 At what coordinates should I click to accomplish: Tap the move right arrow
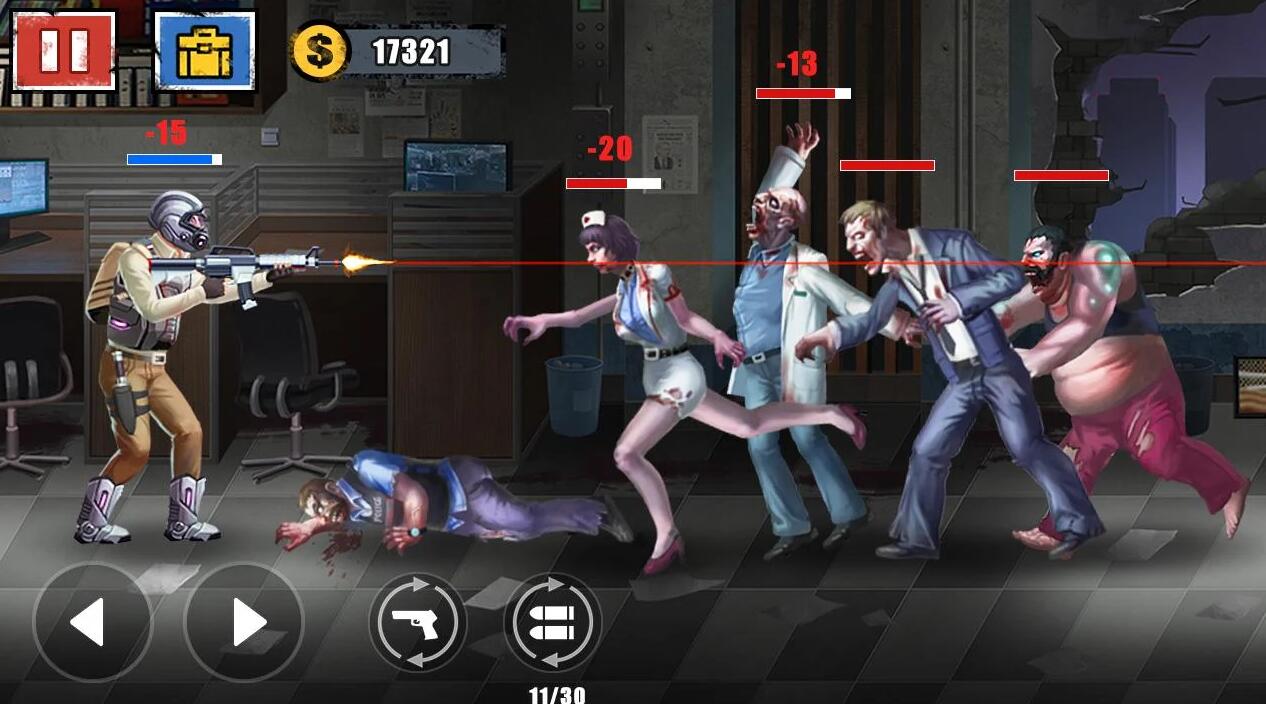coord(243,623)
